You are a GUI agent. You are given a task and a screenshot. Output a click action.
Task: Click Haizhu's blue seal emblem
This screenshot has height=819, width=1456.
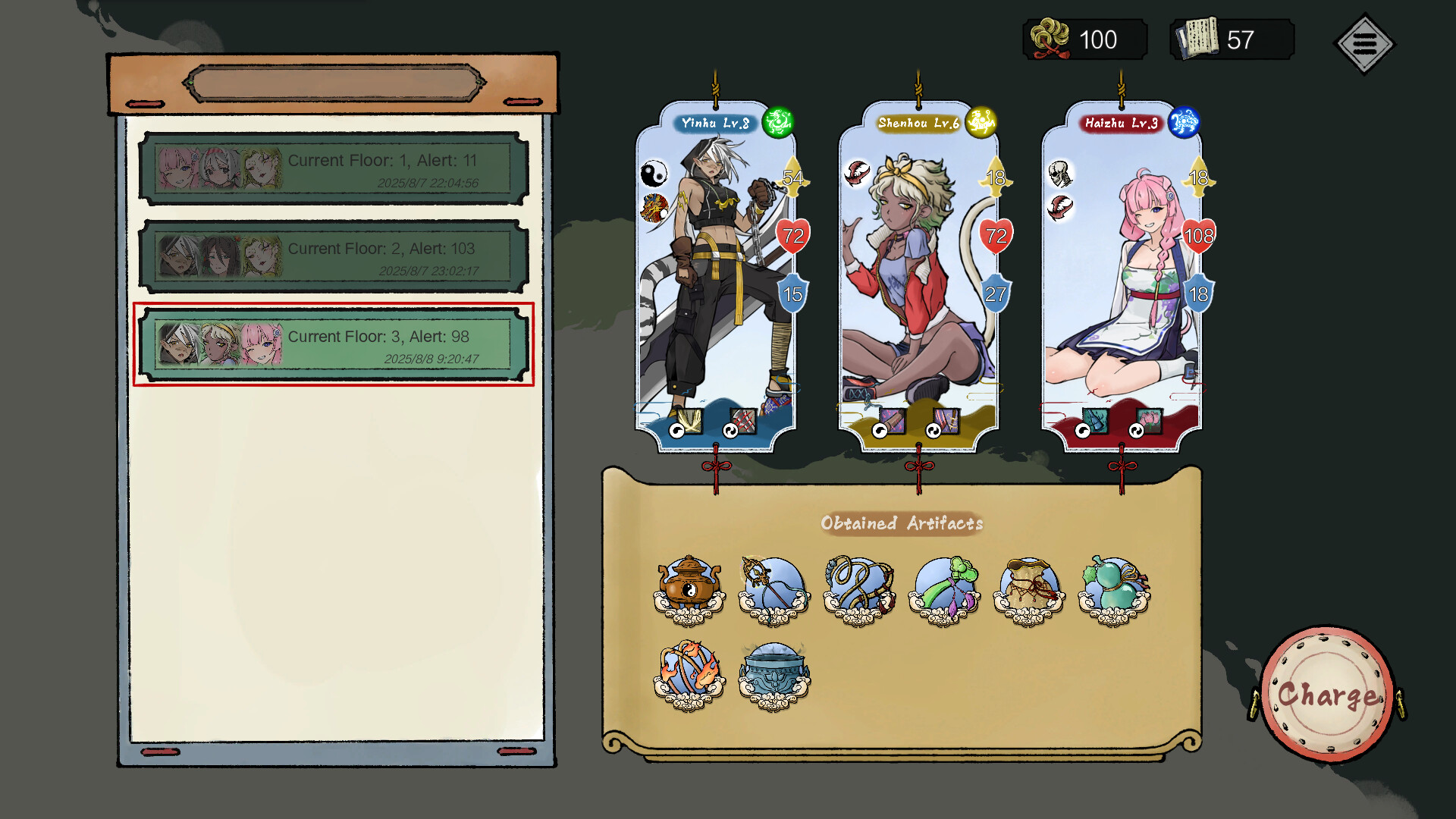[x=1183, y=121]
